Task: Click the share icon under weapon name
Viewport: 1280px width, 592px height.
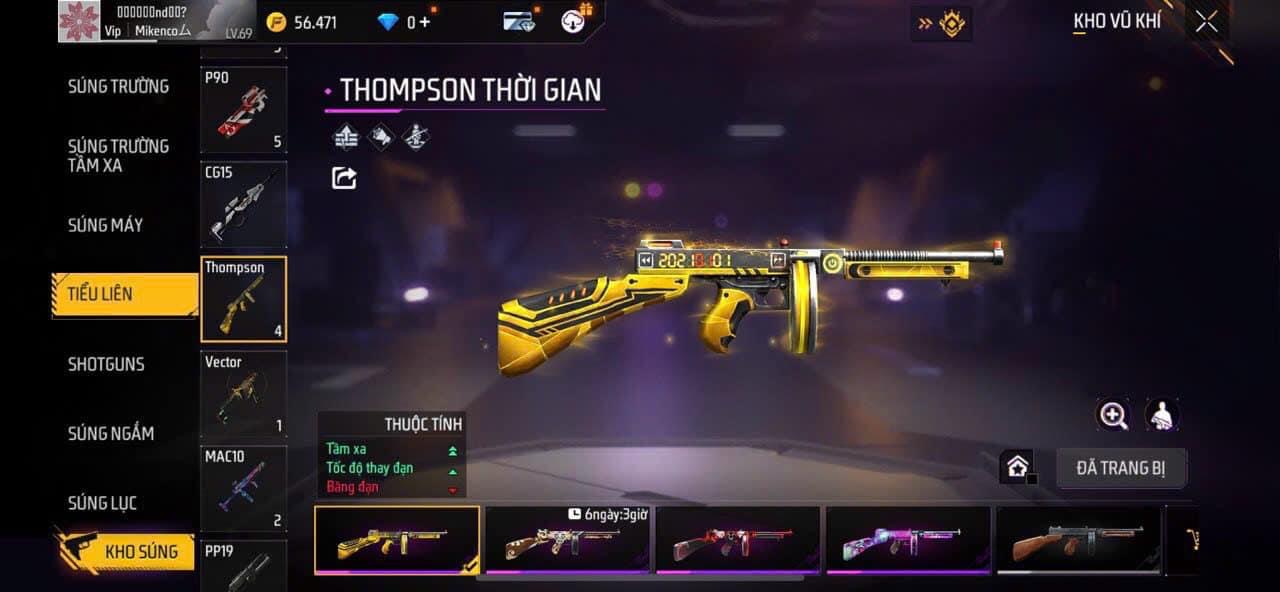Action: click(x=344, y=178)
